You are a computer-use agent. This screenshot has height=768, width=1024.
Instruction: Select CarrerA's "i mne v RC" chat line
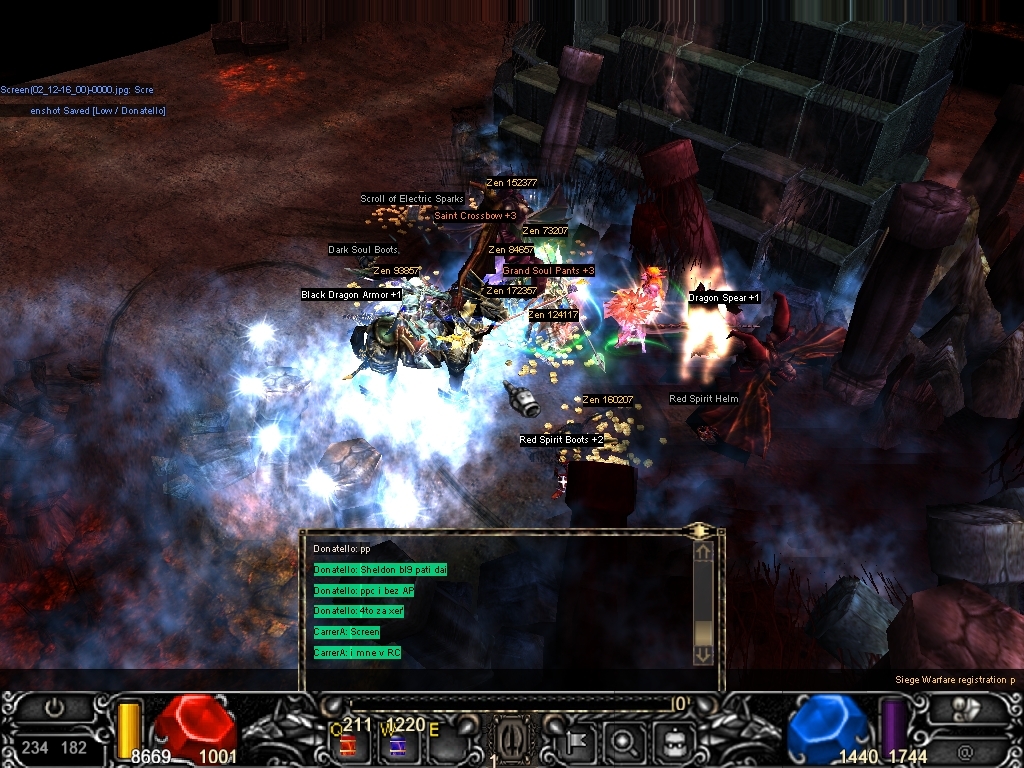[x=358, y=653]
